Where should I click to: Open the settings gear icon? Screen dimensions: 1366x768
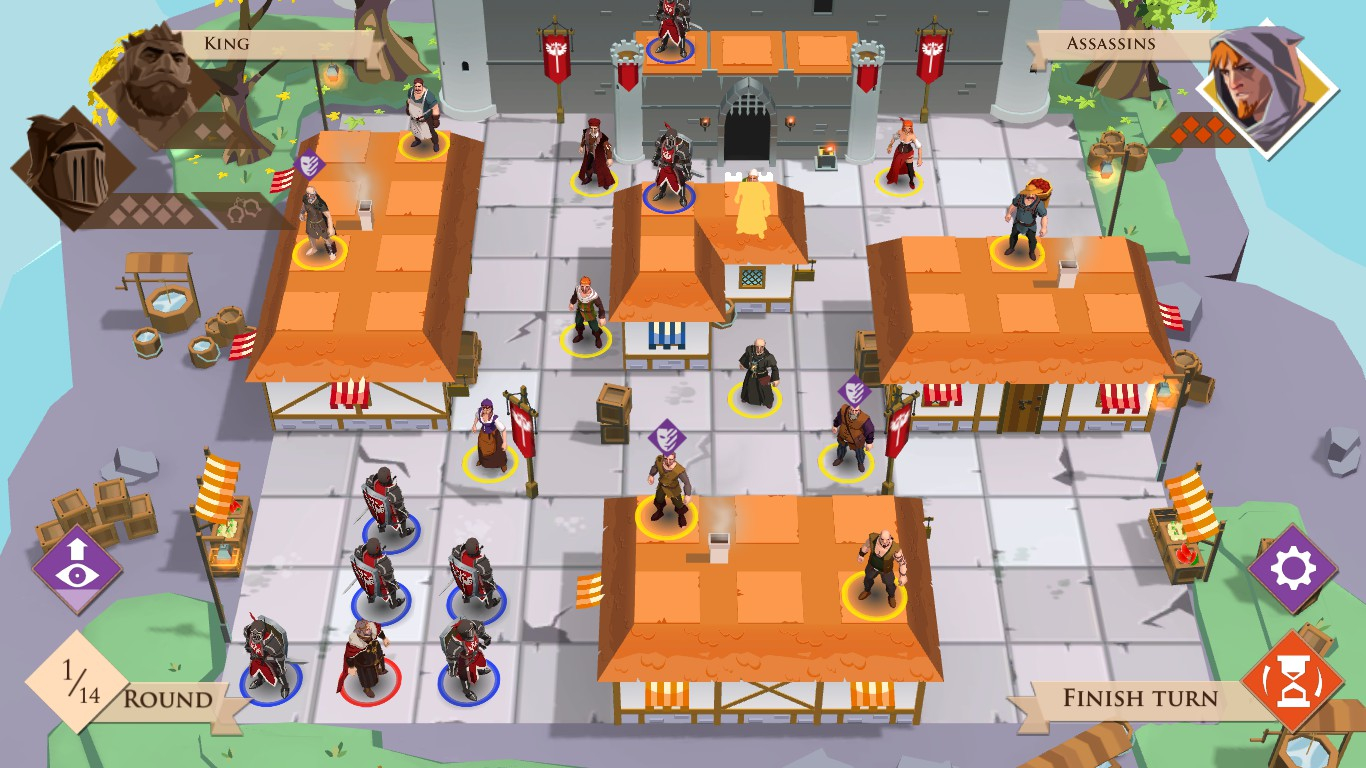point(1294,565)
